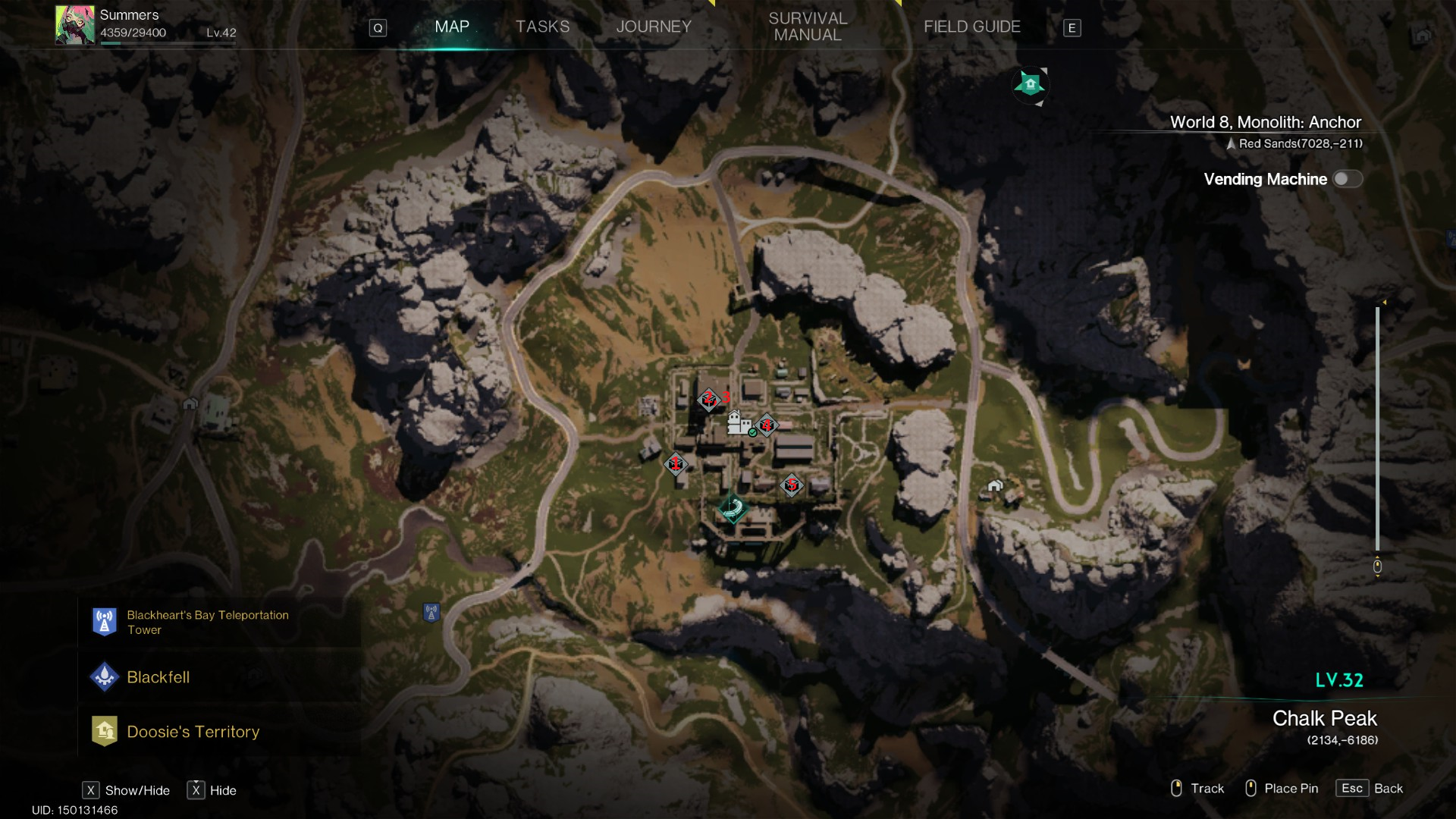Image resolution: width=1456 pixels, height=819 pixels.
Task: Open the FIELD GUIDE tab
Action: pyautogui.click(x=972, y=27)
